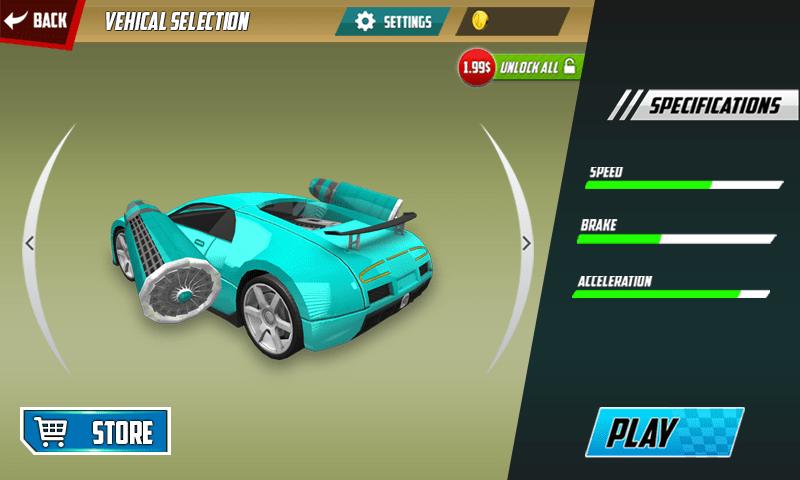Go back using the Back button
The image size is (800, 480).
pos(38,20)
